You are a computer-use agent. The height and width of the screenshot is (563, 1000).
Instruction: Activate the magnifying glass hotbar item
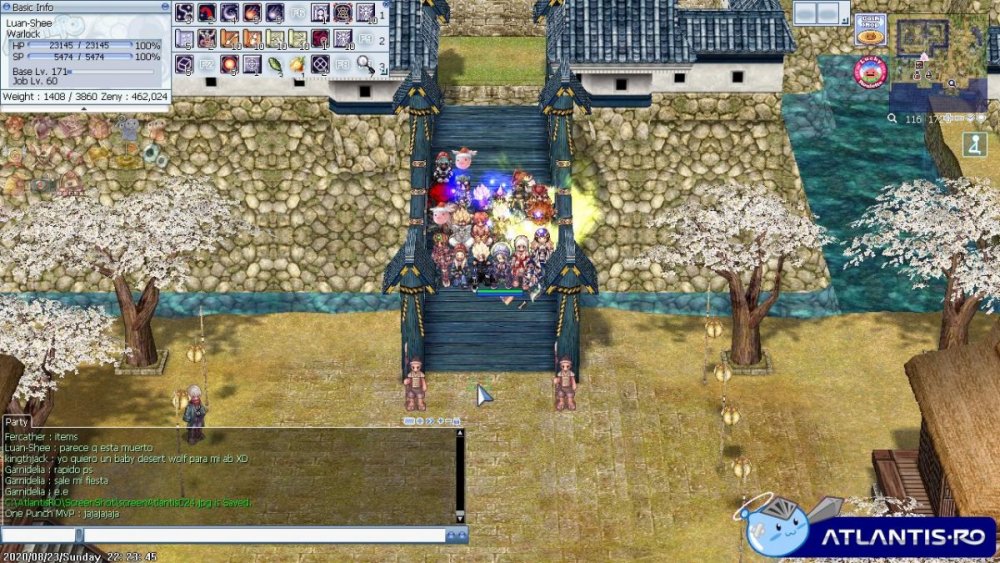pos(365,65)
